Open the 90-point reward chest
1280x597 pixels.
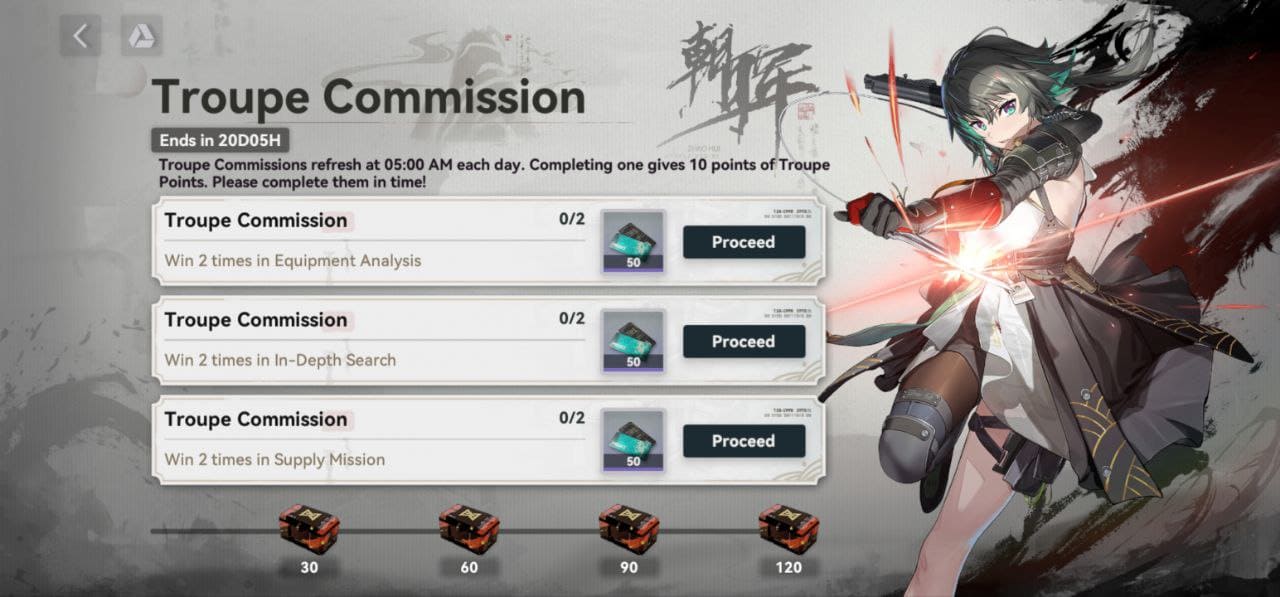[629, 529]
